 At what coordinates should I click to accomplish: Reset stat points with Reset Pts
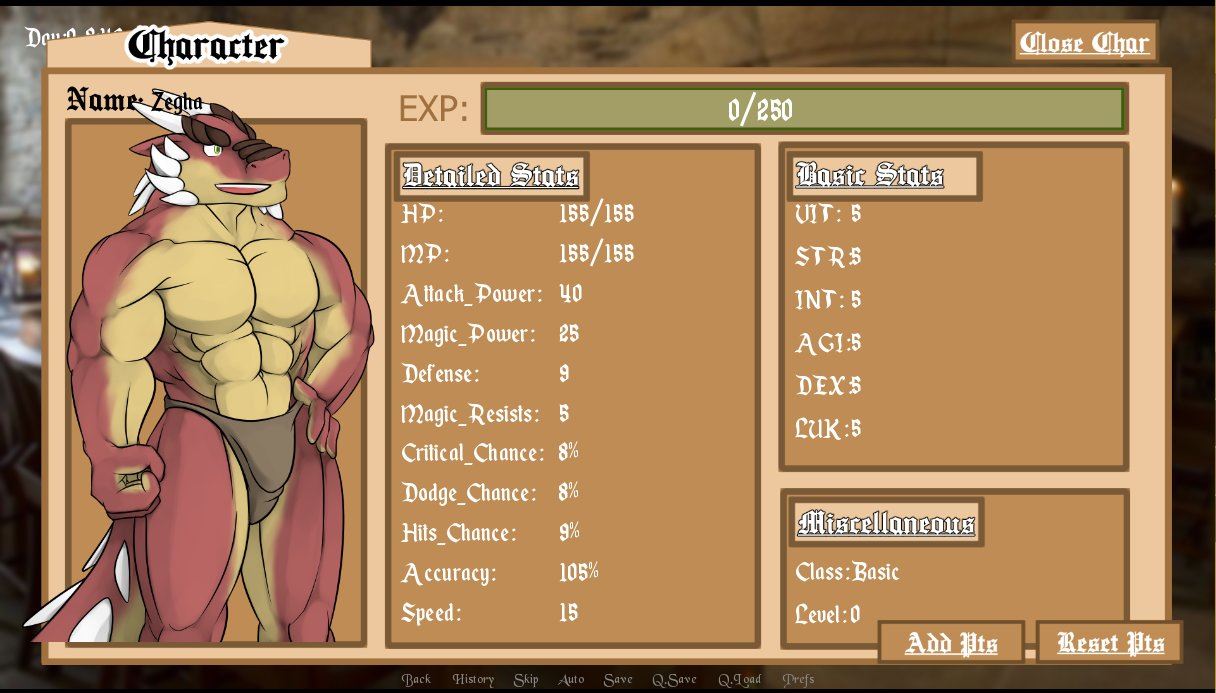(1110, 643)
